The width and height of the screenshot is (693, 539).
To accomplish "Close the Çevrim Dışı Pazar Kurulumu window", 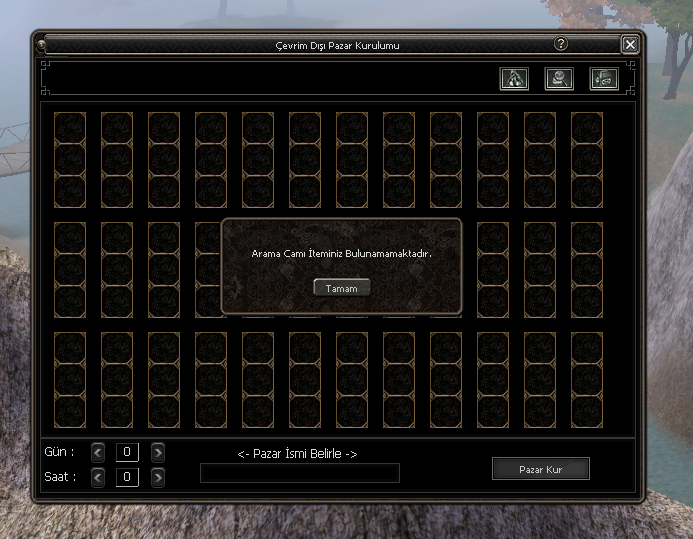I will [629, 44].
